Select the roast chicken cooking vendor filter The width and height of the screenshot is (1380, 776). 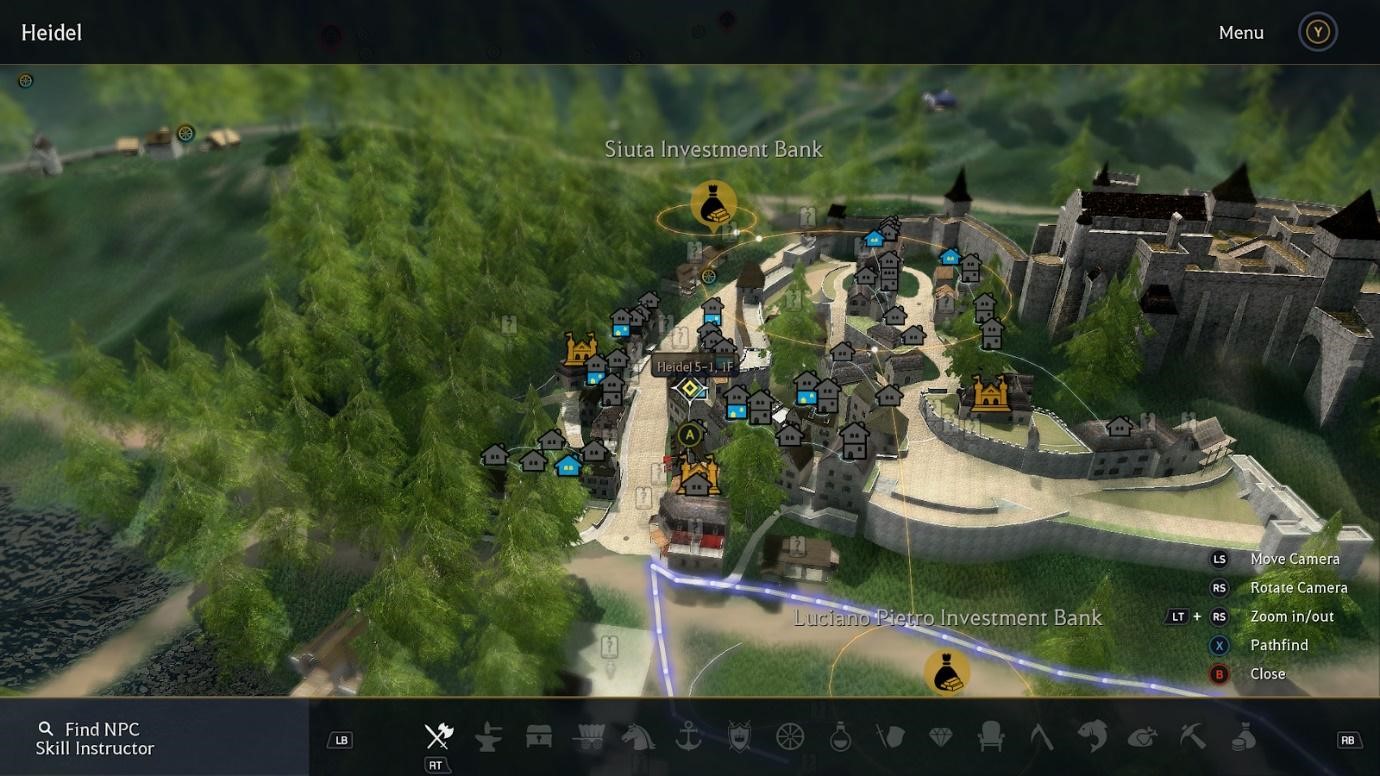1142,737
